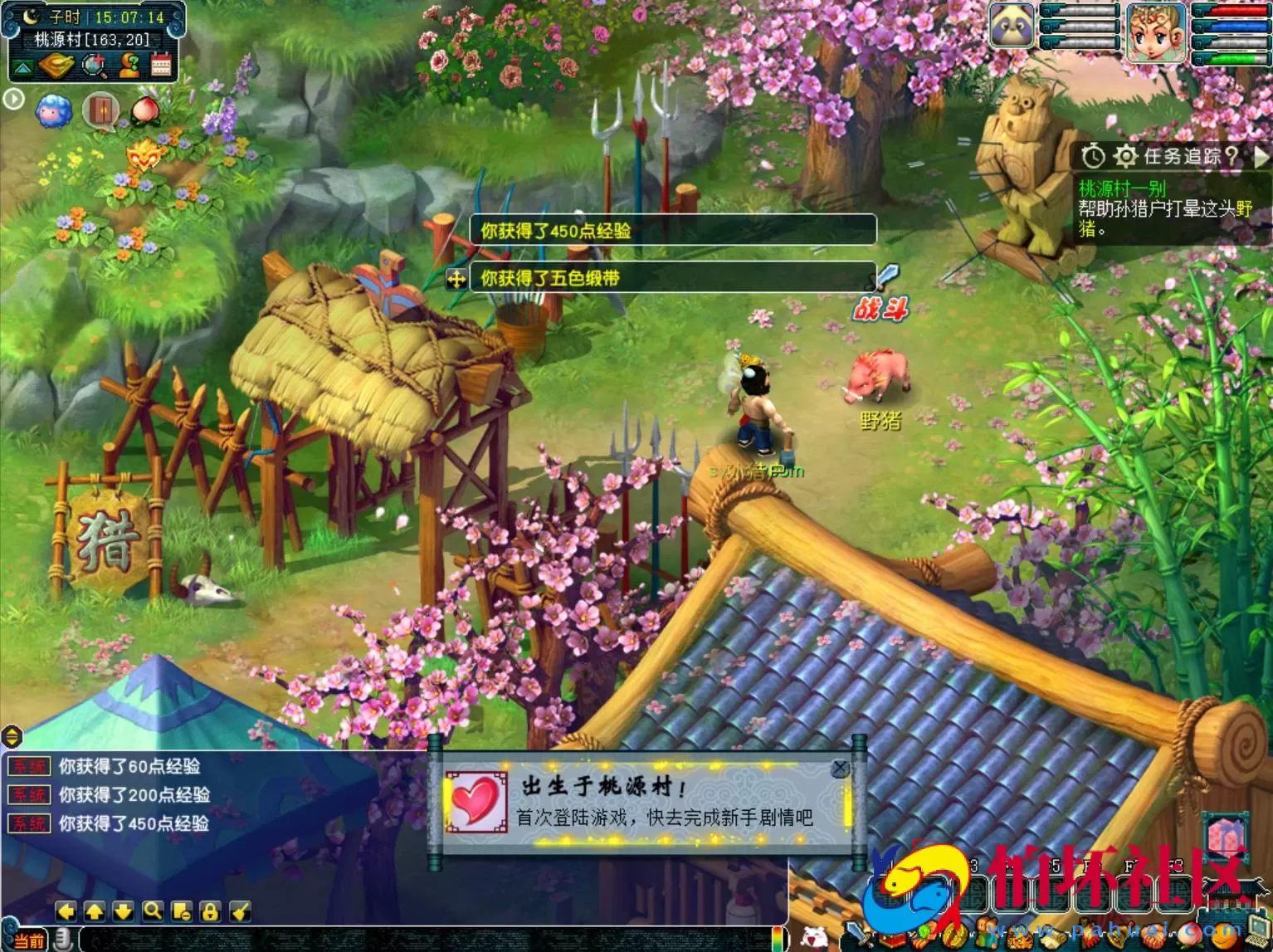
Task: Open the world map icon in the top-left panel
Action: [x=56, y=65]
